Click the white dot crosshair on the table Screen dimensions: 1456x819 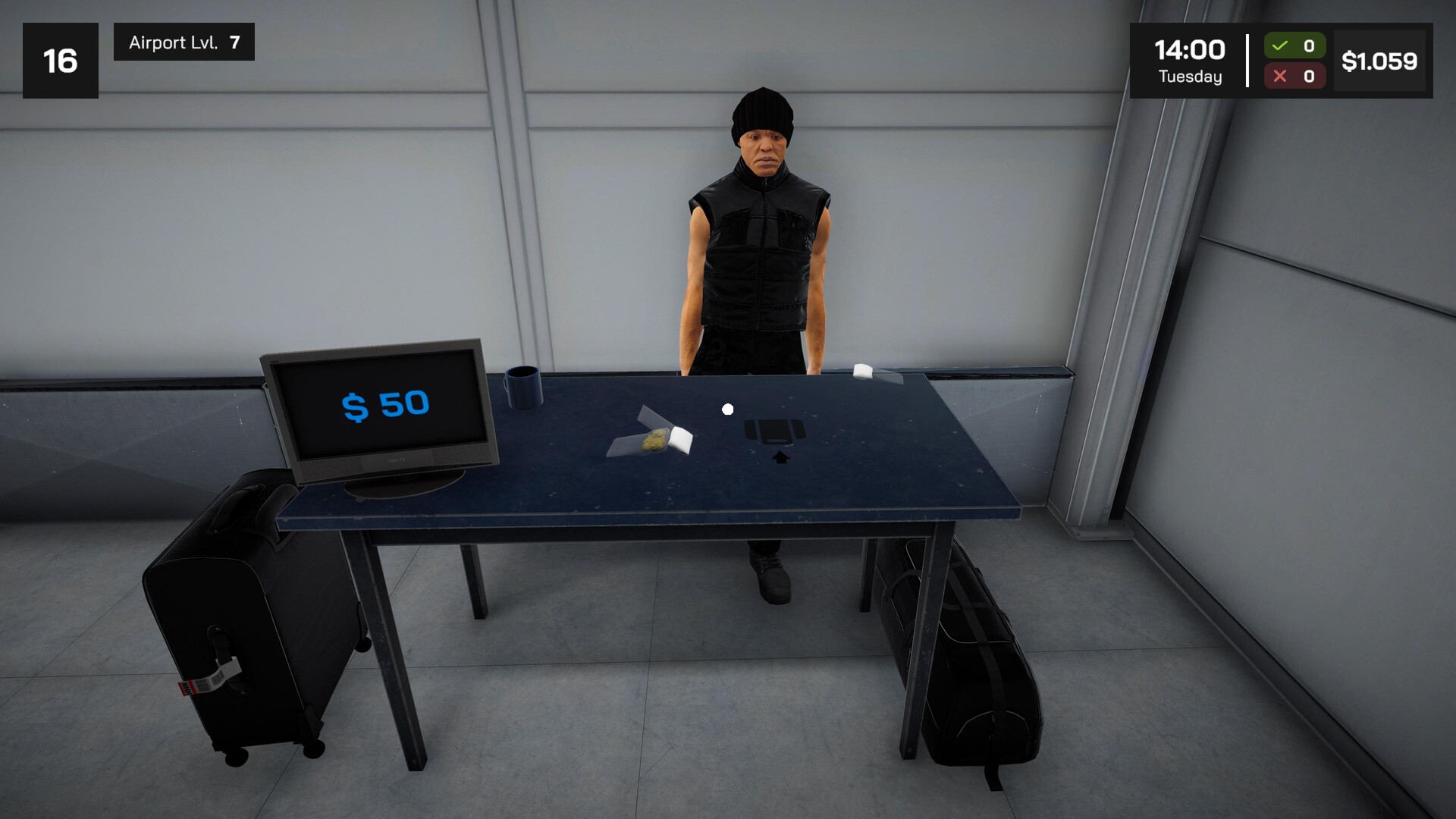[x=729, y=409]
